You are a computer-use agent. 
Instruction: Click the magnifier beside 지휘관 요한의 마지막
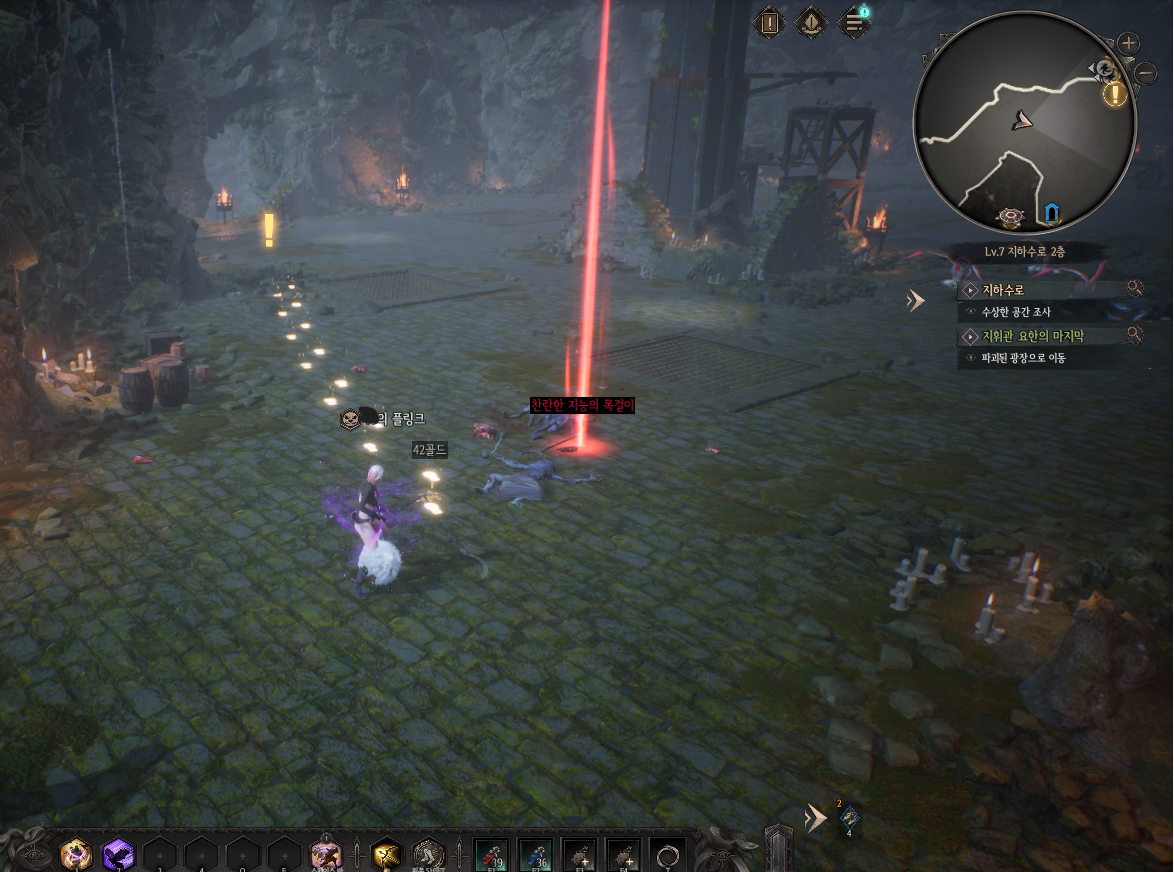pos(1135,335)
